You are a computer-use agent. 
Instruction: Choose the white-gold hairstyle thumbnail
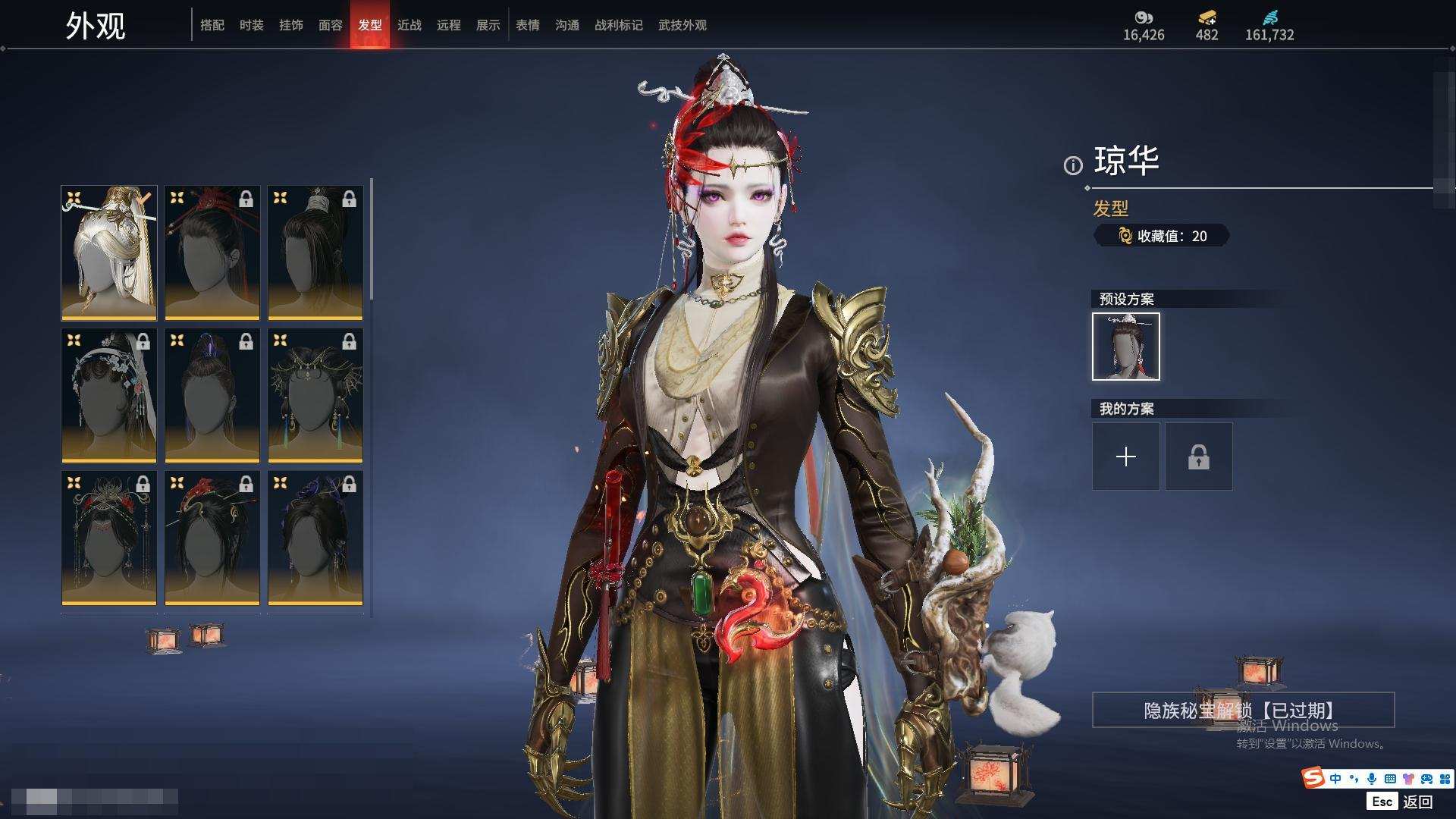[x=109, y=253]
